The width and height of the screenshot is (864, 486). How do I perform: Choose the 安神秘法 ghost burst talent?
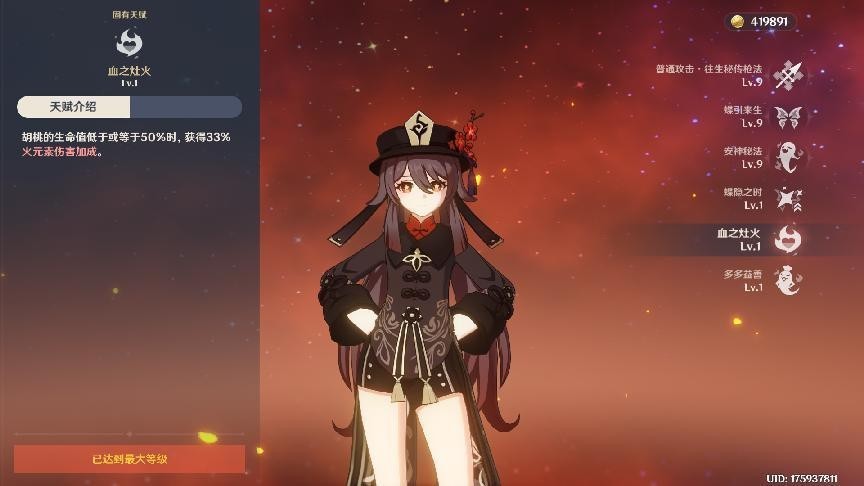(788, 157)
